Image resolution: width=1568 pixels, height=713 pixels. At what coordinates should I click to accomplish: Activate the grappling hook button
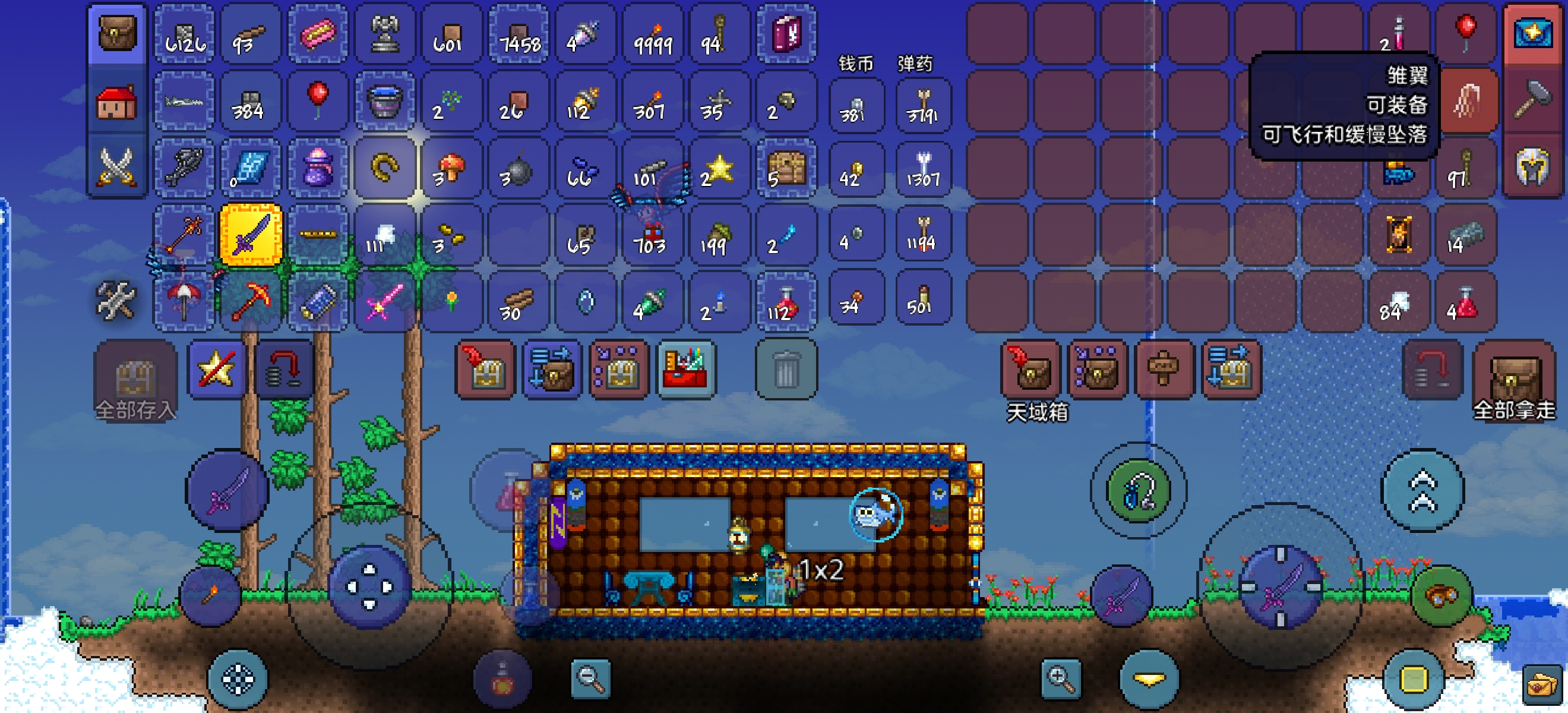[x=1137, y=490]
